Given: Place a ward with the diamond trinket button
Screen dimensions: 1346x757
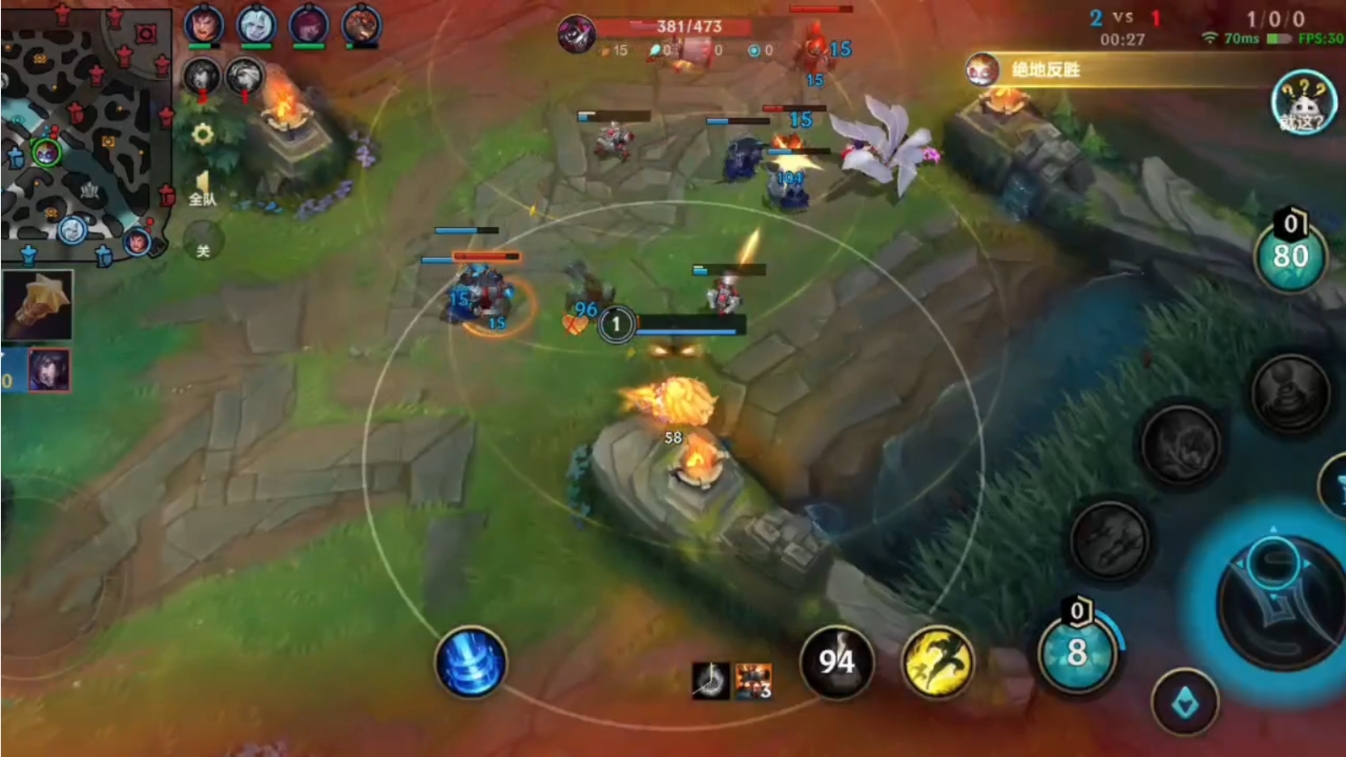Looking at the screenshot, I should coord(1185,702).
